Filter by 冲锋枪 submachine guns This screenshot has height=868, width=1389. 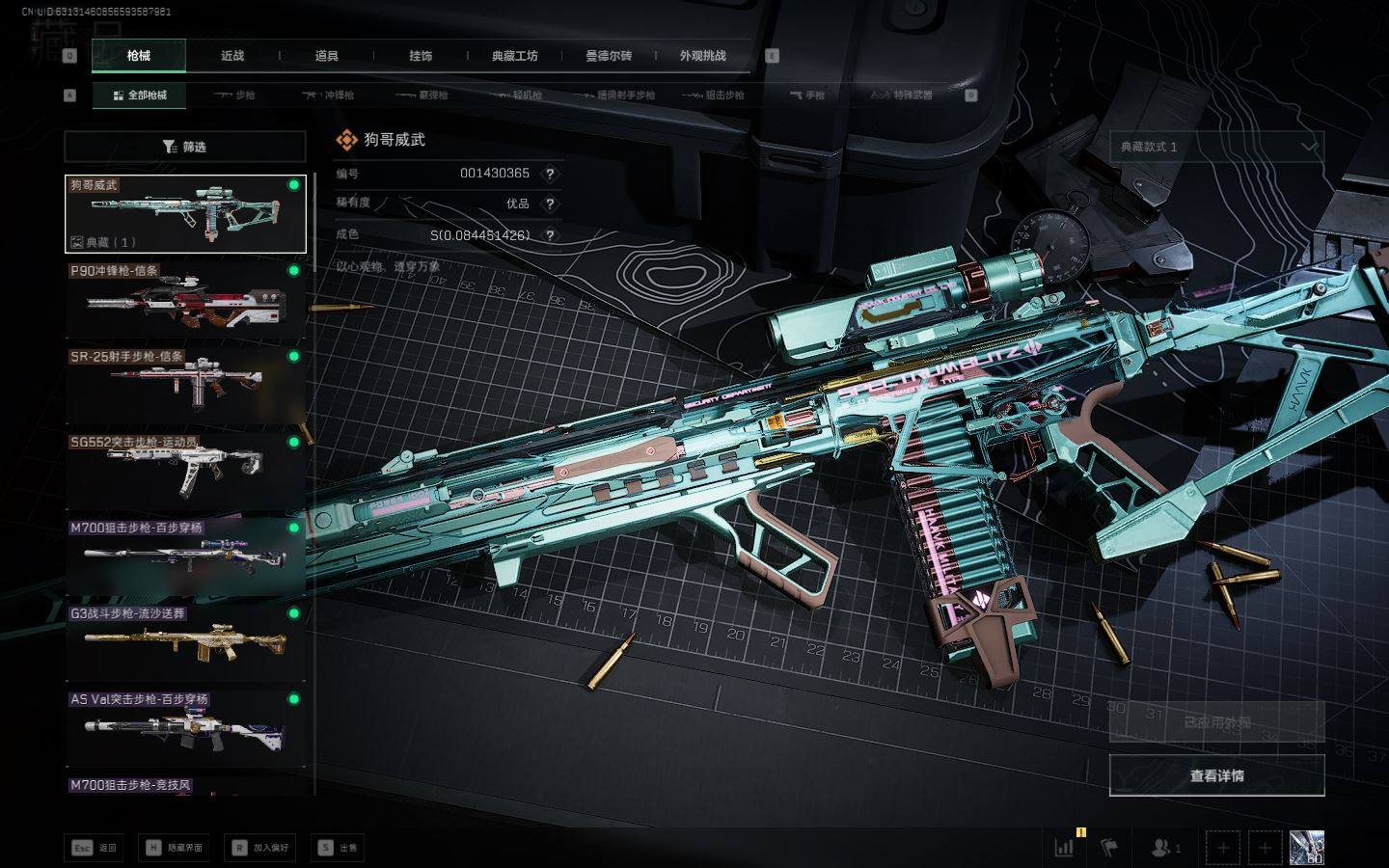(x=329, y=95)
